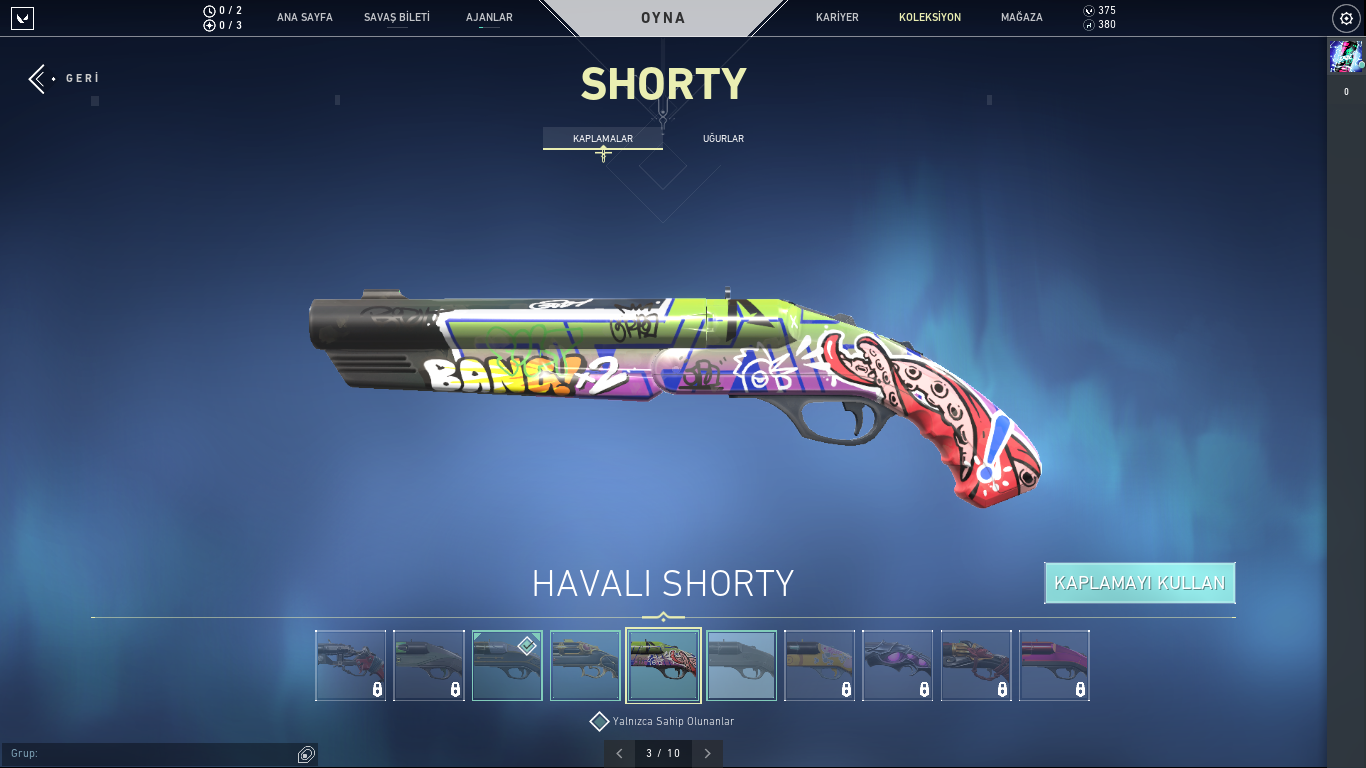
Task: Click the central Oyna button
Action: pyautogui.click(x=663, y=18)
